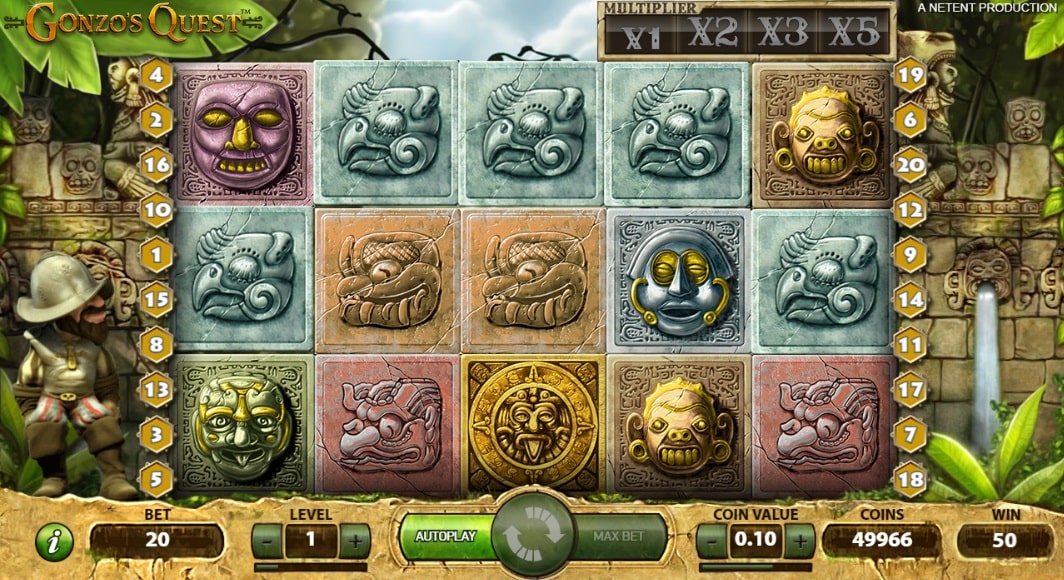
Task: Raise the coin value
Action: point(799,541)
